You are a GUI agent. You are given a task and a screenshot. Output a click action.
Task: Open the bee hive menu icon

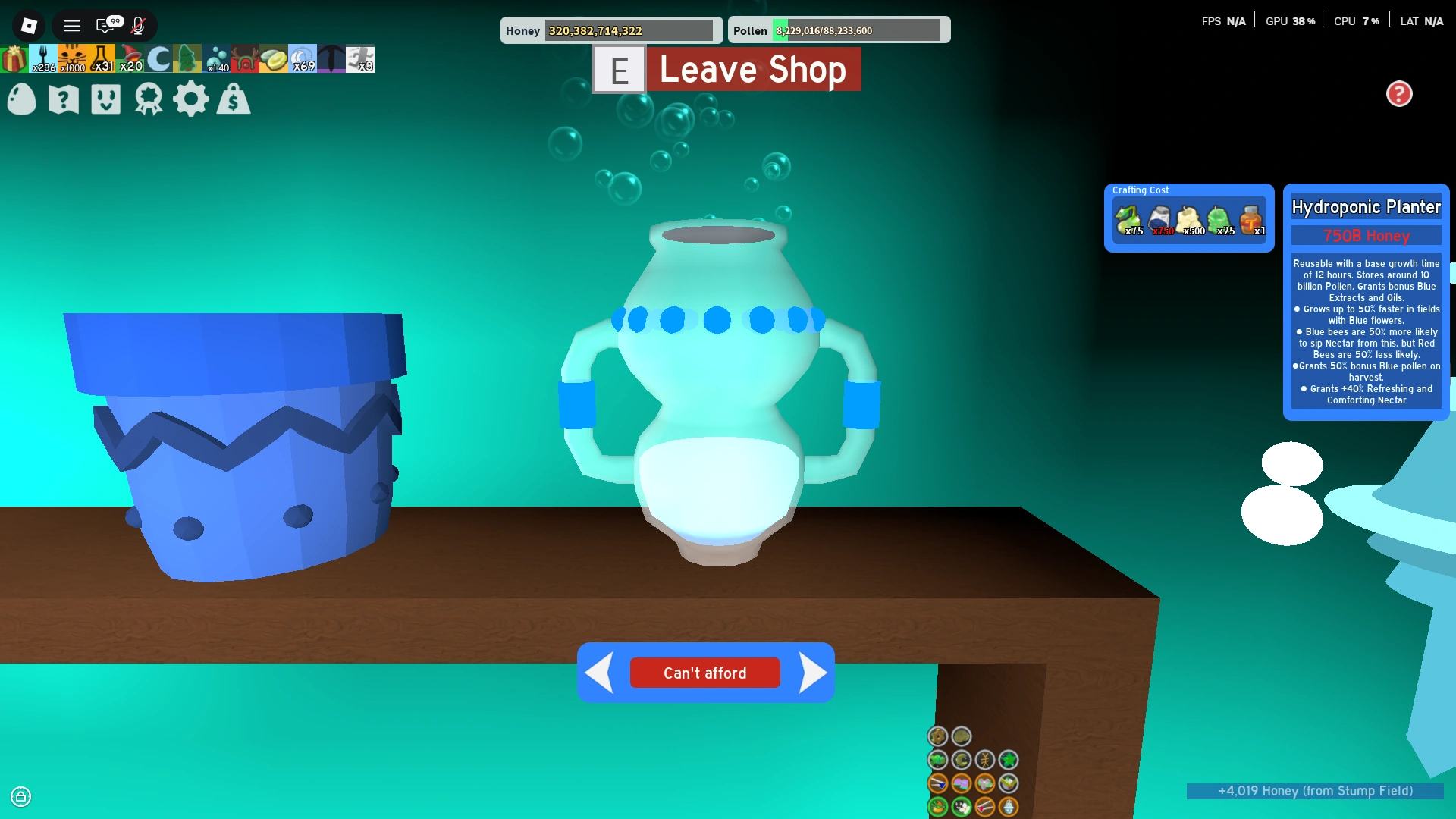click(107, 99)
